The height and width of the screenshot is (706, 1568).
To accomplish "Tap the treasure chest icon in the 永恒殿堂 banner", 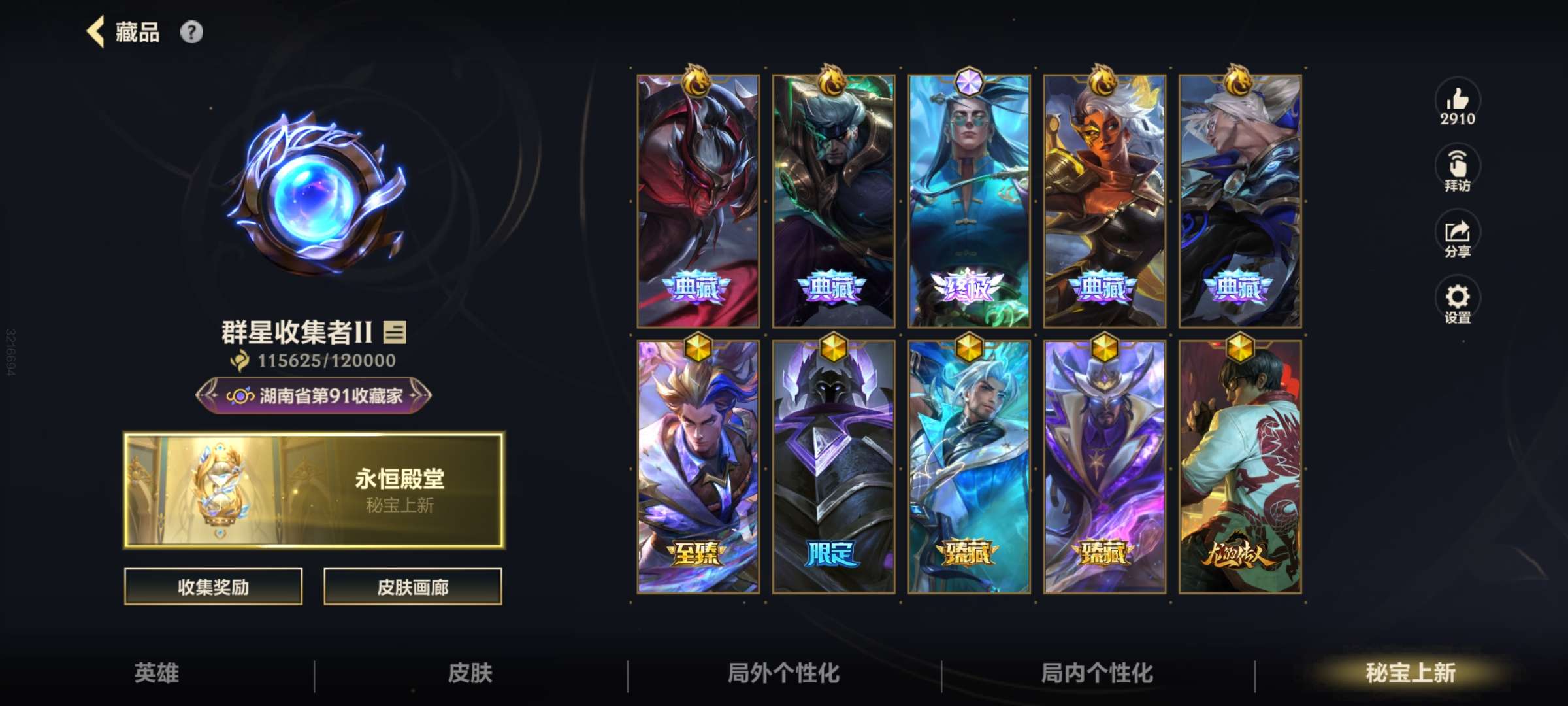I will pos(222,487).
